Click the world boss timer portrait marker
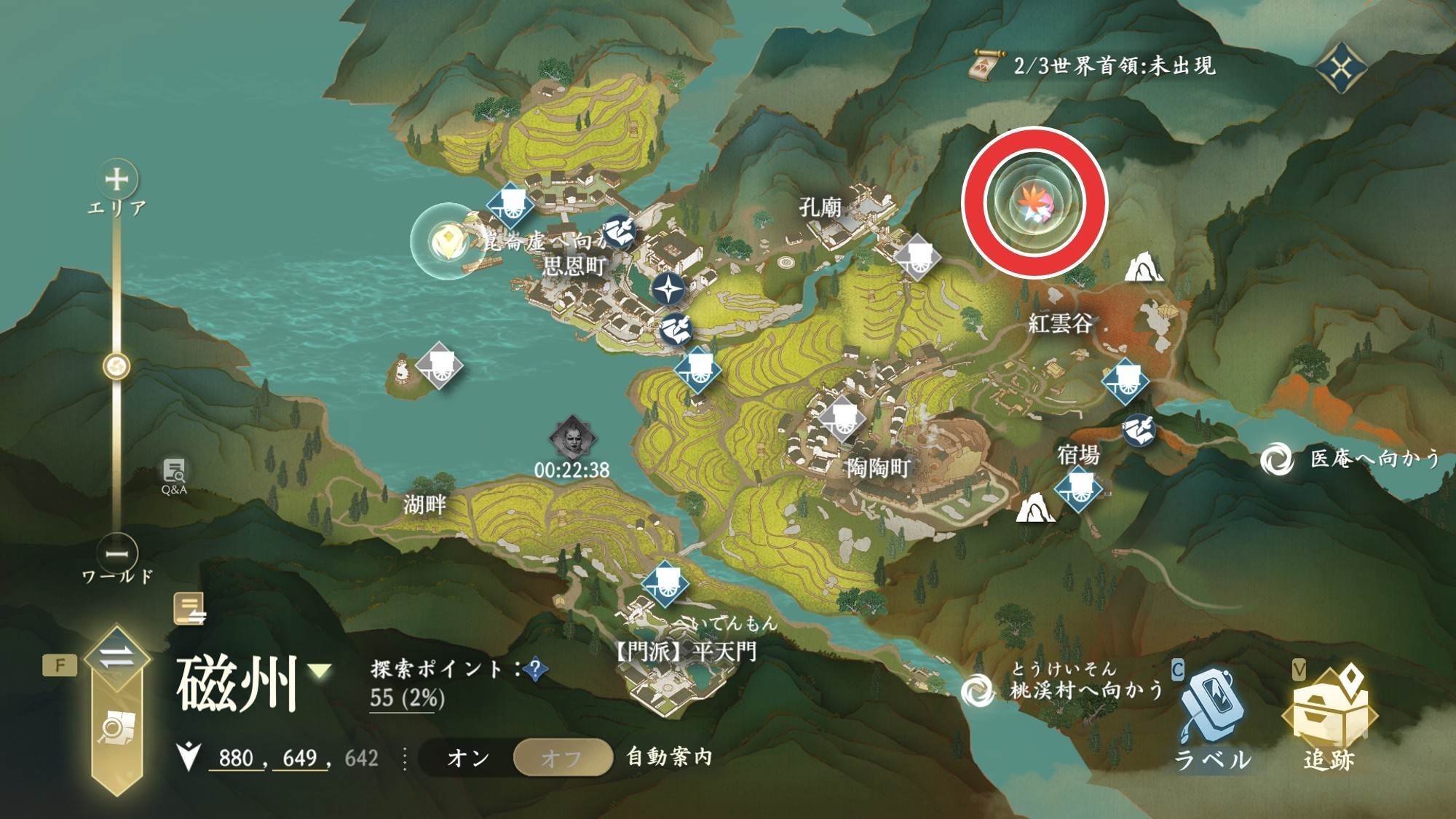 572,438
